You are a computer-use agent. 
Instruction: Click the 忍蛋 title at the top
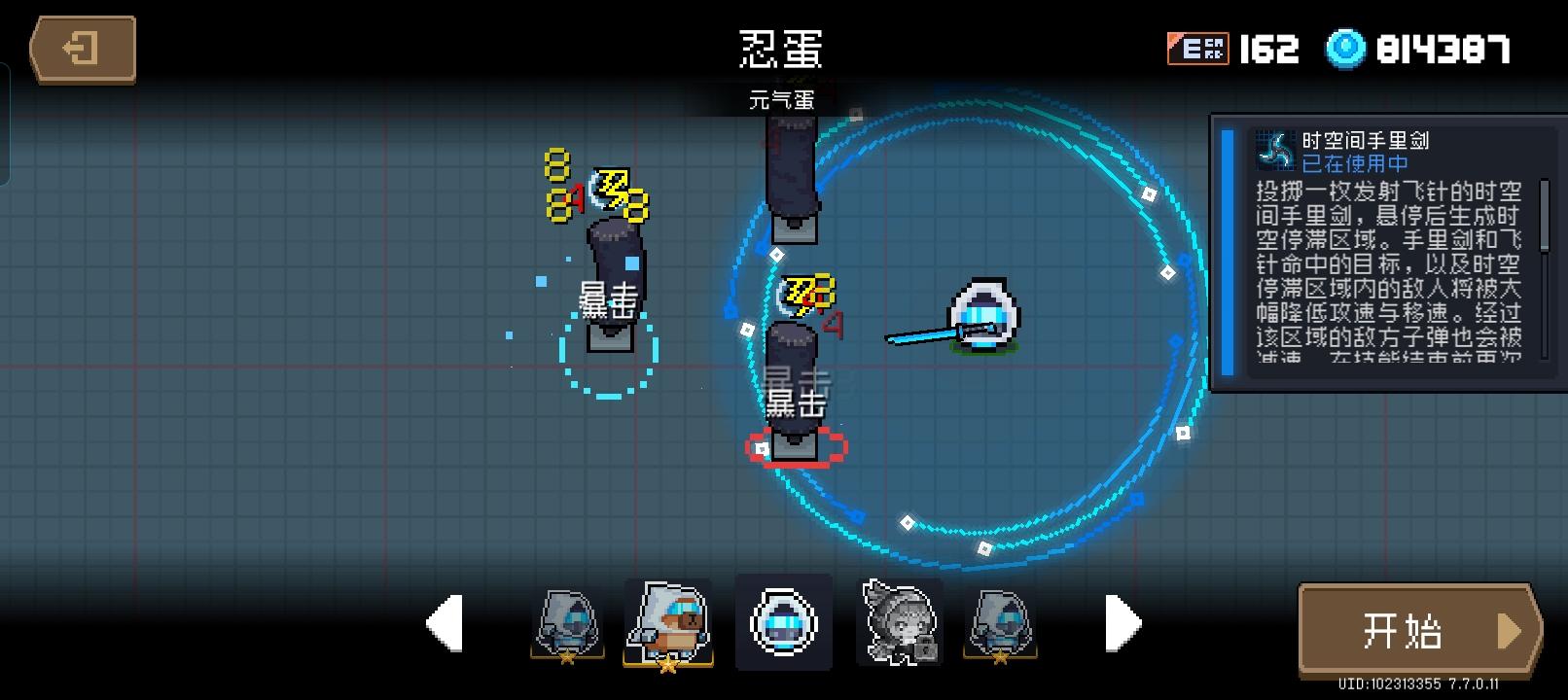783,49
